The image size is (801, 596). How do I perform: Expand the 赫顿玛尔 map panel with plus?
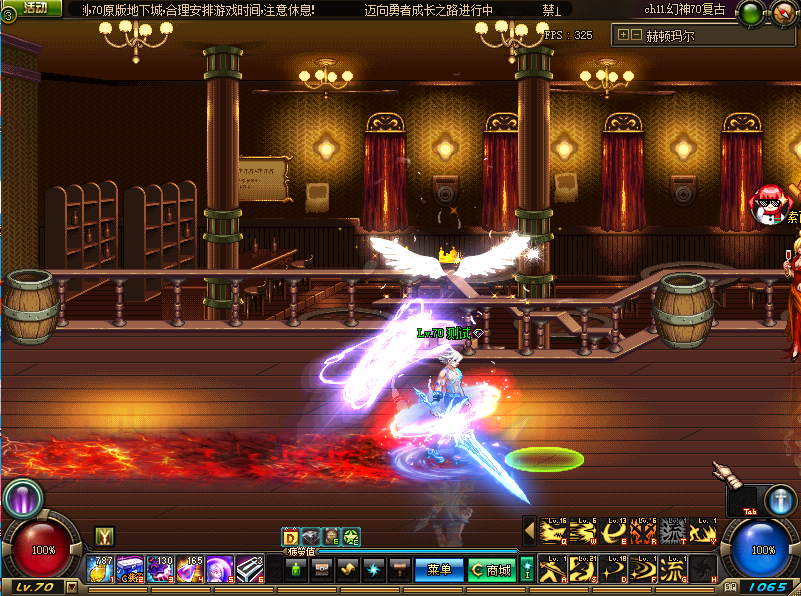[624, 35]
